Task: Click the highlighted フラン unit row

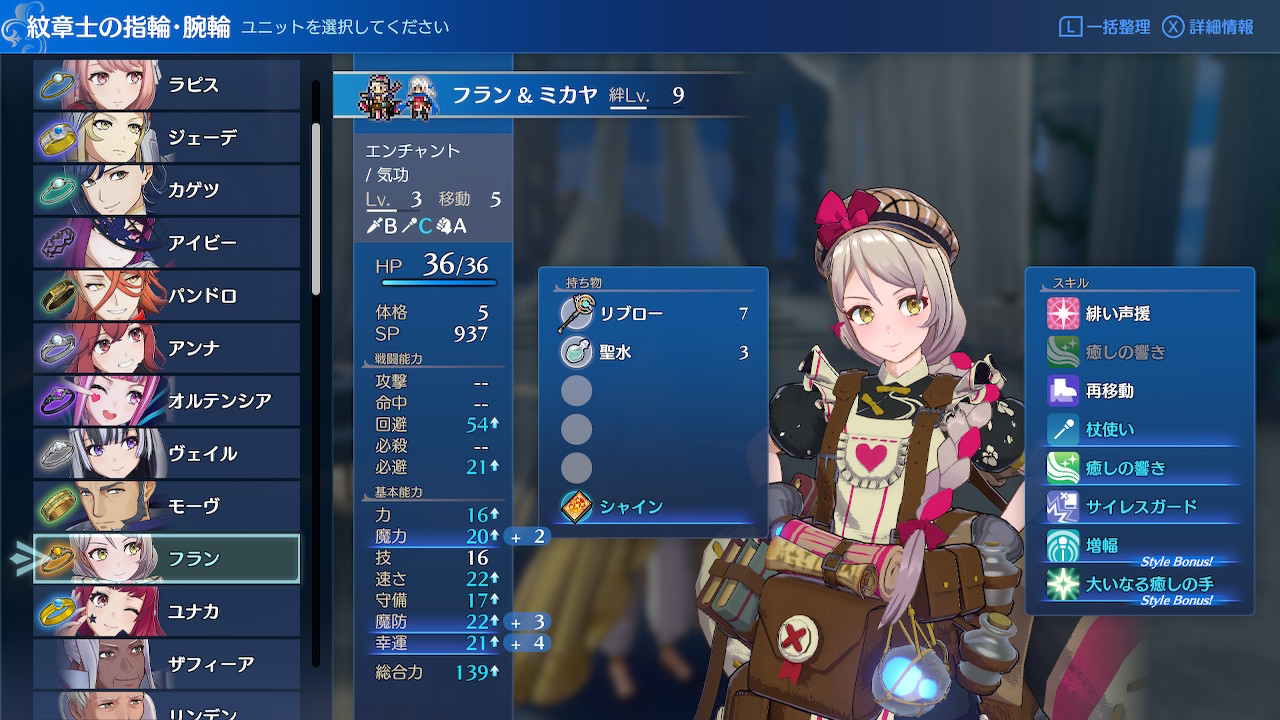Action: 166,559
